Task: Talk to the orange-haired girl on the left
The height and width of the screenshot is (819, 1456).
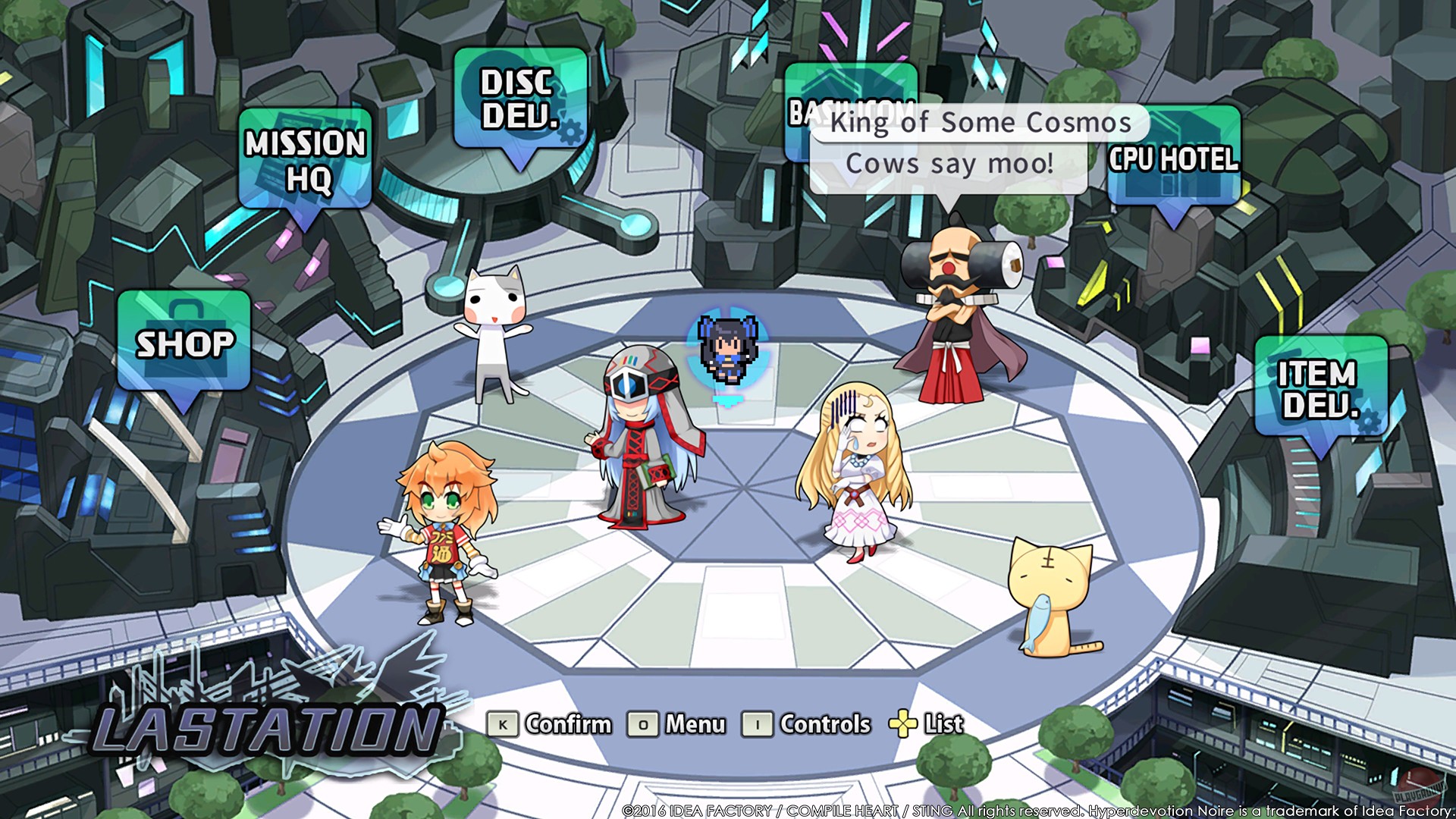Action: click(x=440, y=531)
